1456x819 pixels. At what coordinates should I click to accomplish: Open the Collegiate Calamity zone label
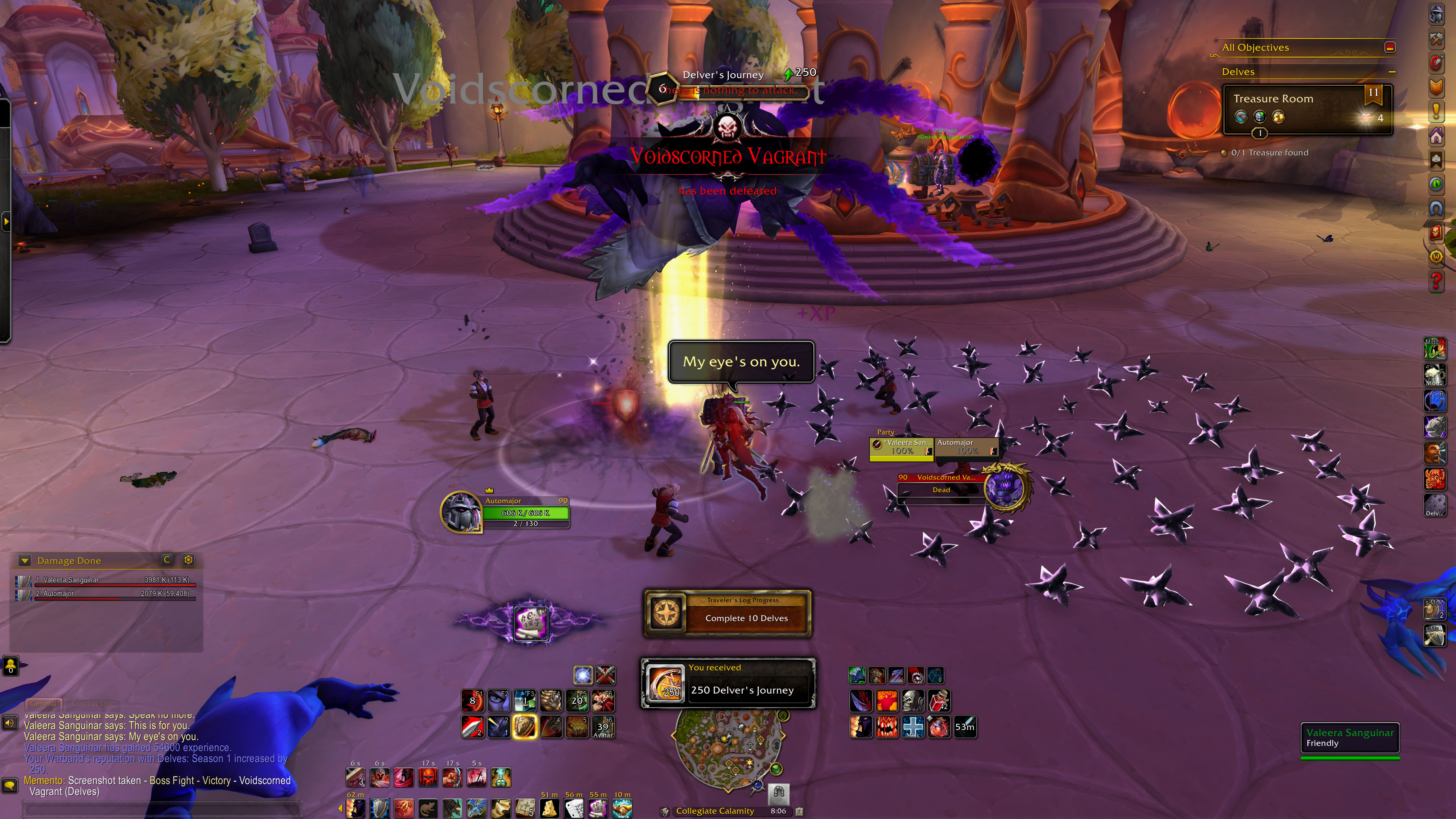pos(715,811)
